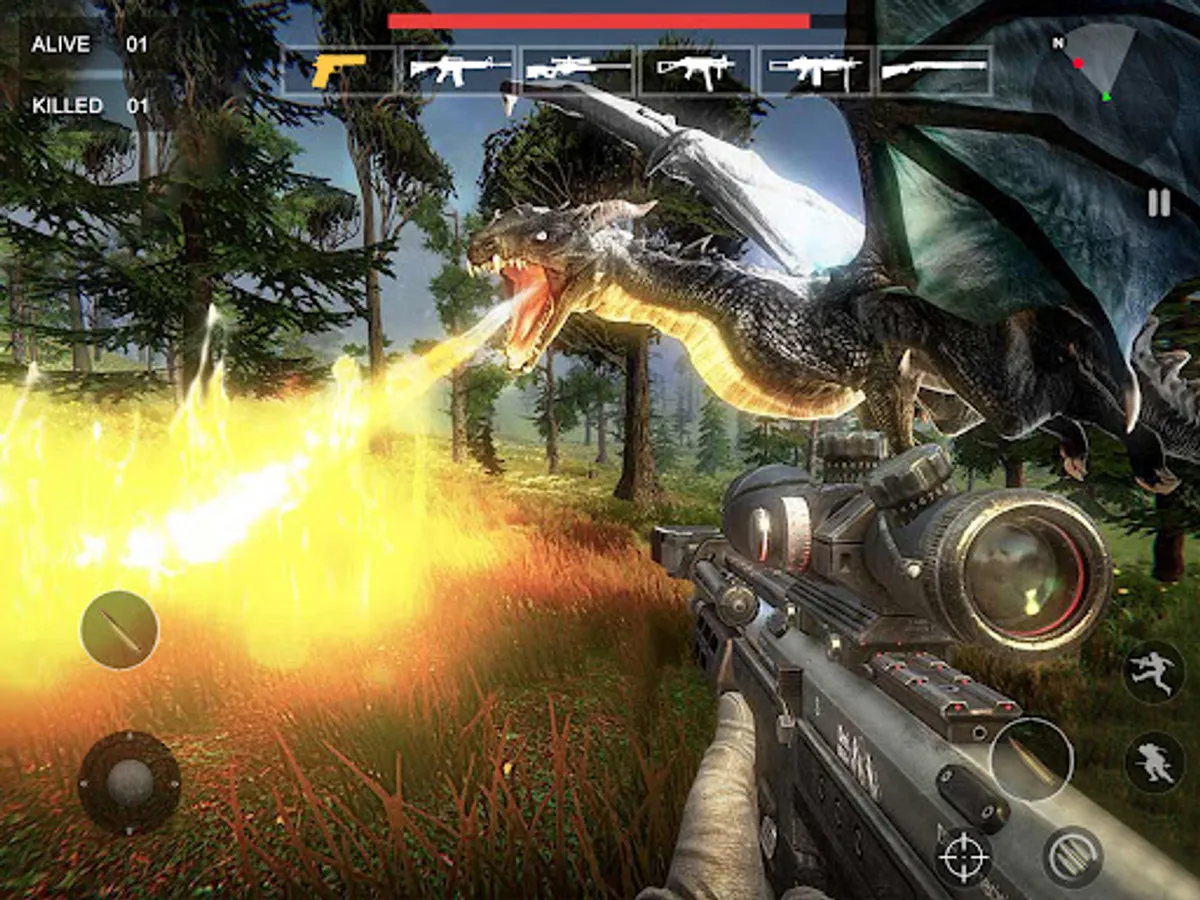The image size is (1200, 900).
Task: Equip the scoped sniper rifle slot
Action: pyautogui.click(x=577, y=70)
